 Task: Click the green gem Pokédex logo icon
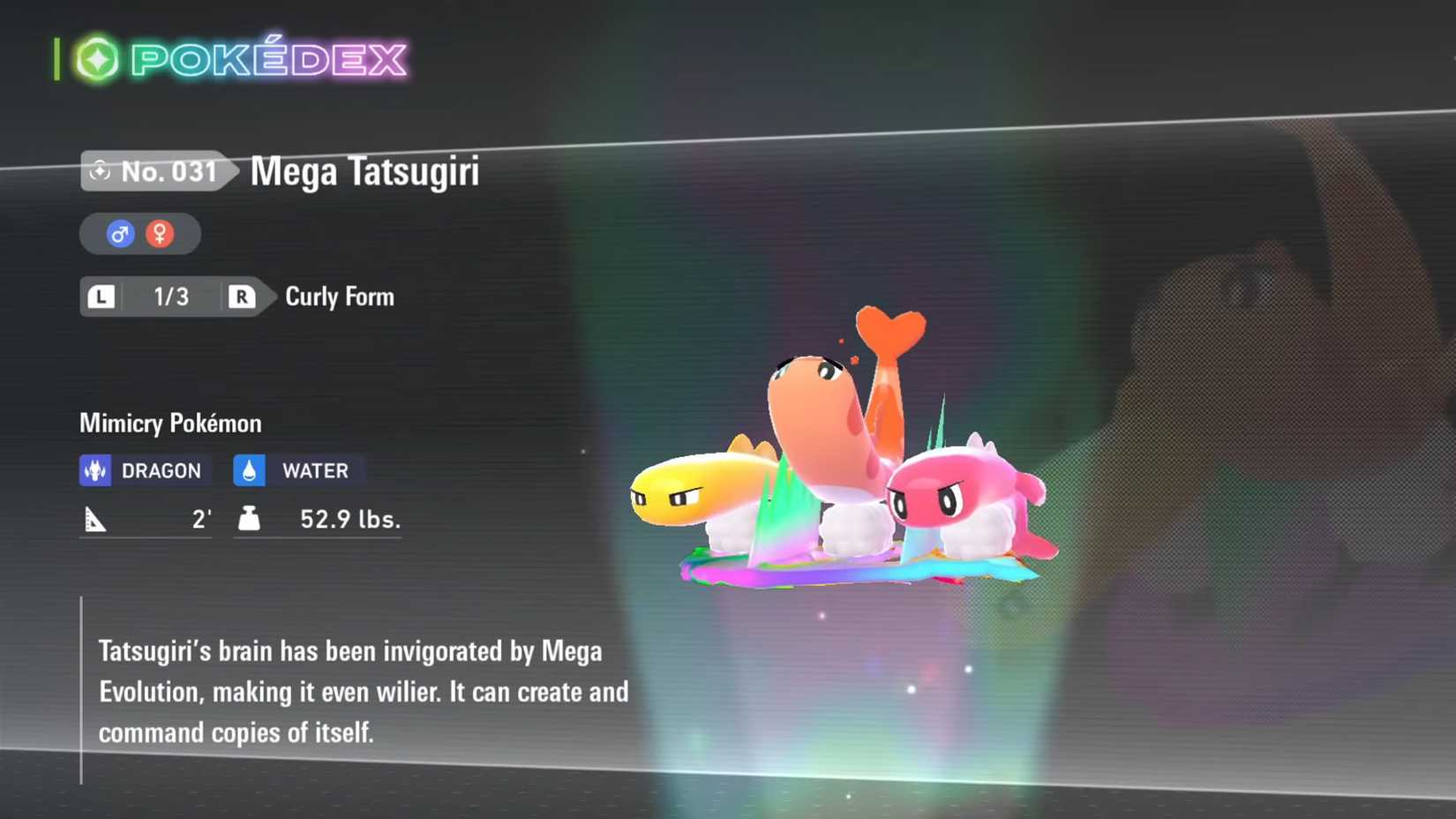pyautogui.click(x=100, y=58)
